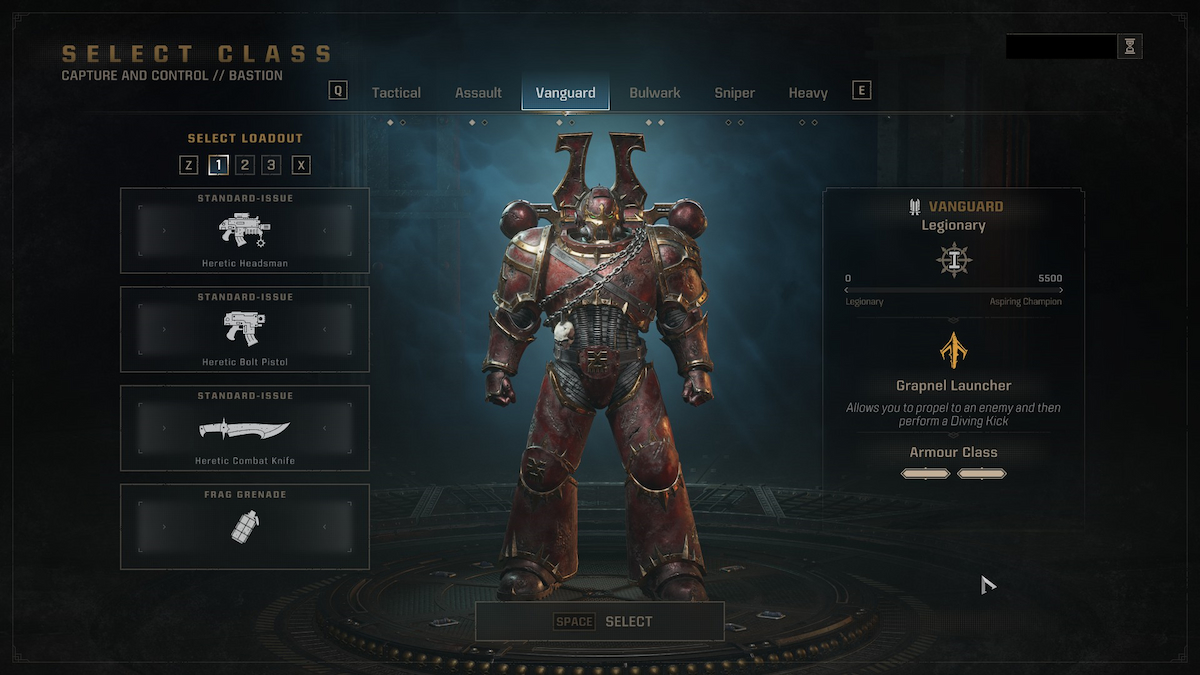The height and width of the screenshot is (675, 1200).
Task: Select the Vanguard class tab
Action: (565, 93)
